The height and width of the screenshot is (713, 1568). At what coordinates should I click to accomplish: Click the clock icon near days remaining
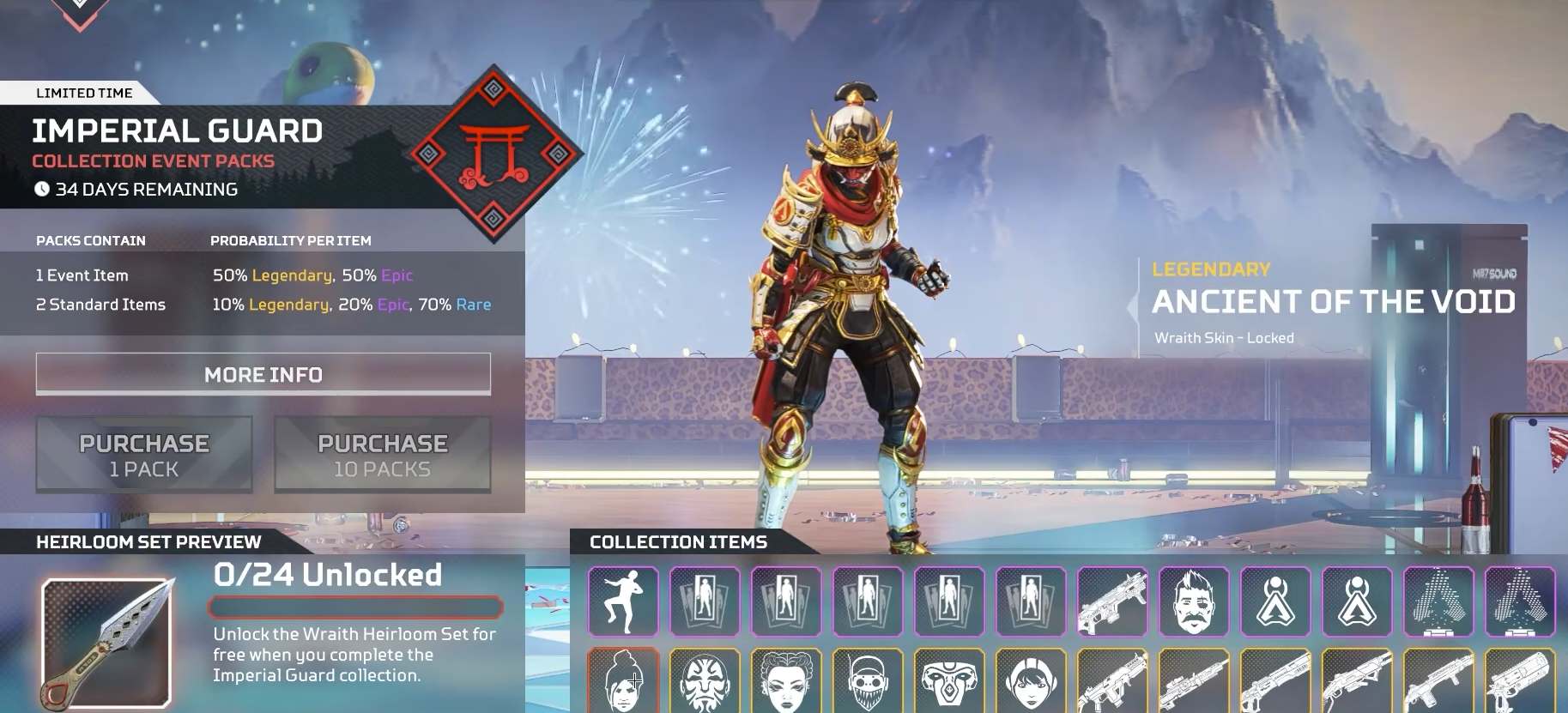click(43, 190)
